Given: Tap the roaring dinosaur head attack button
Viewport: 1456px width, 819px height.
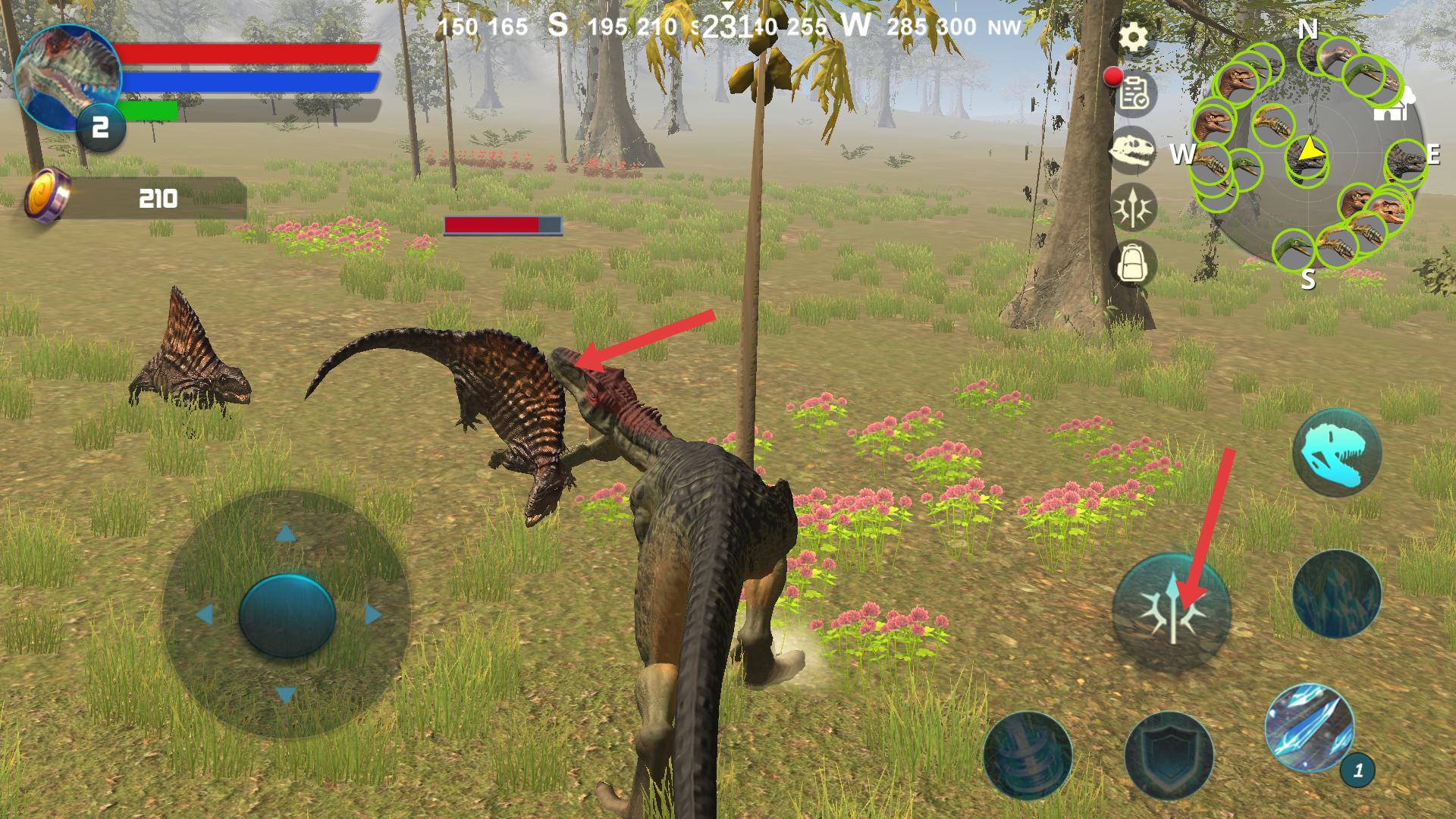Looking at the screenshot, I should point(1337,452).
